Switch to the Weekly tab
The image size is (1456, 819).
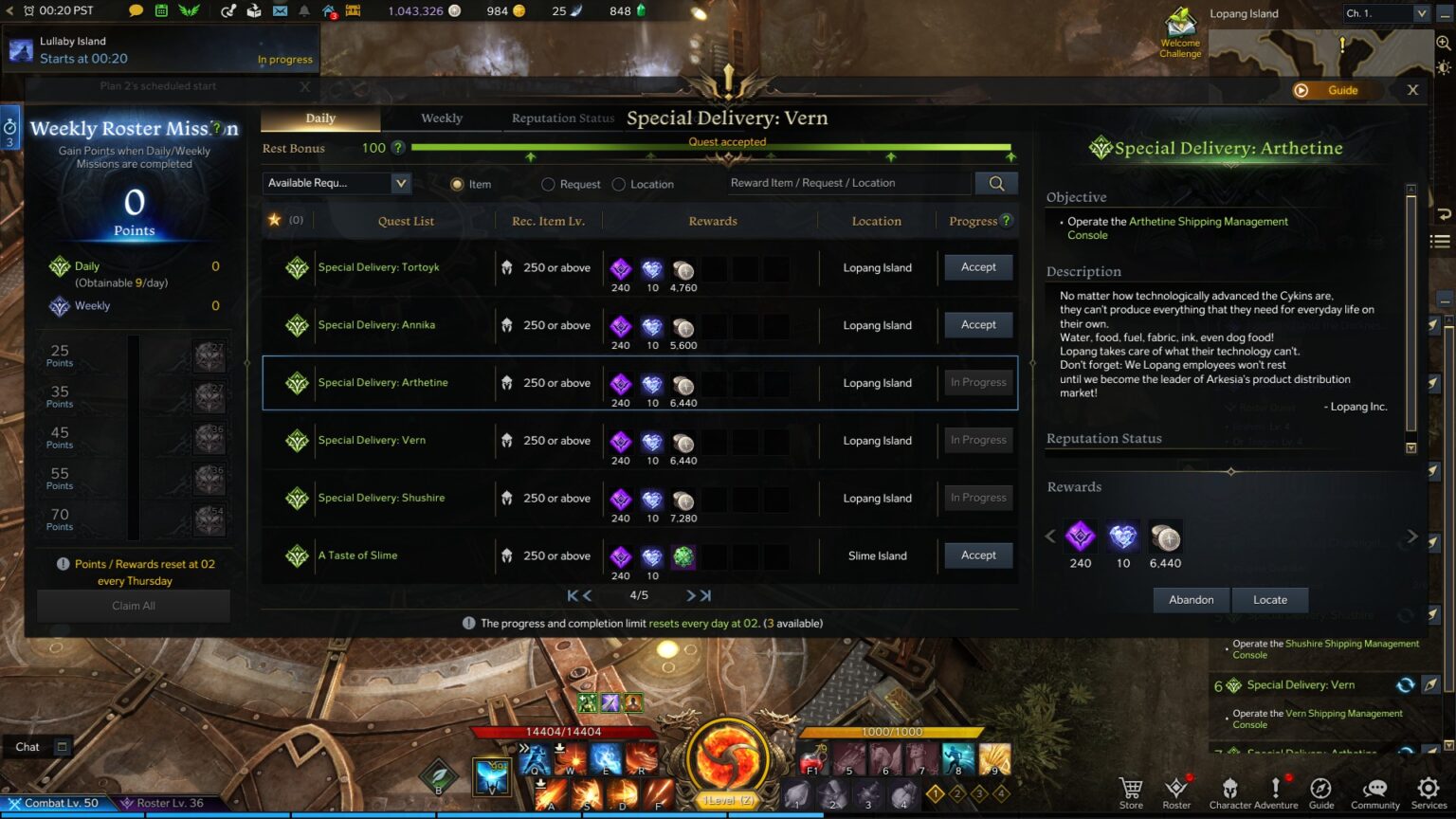tap(442, 118)
